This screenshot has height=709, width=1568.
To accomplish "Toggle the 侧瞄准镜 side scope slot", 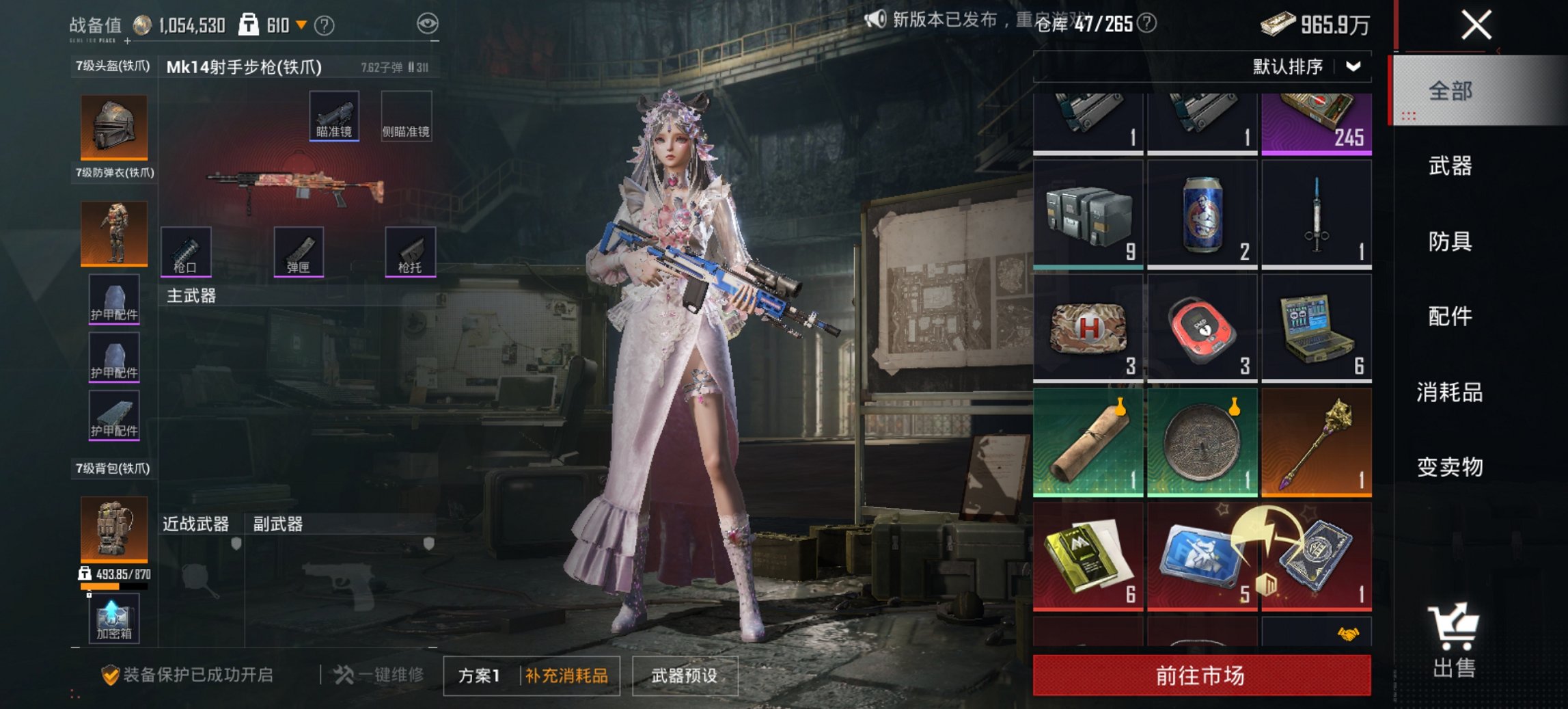I will point(406,118).
